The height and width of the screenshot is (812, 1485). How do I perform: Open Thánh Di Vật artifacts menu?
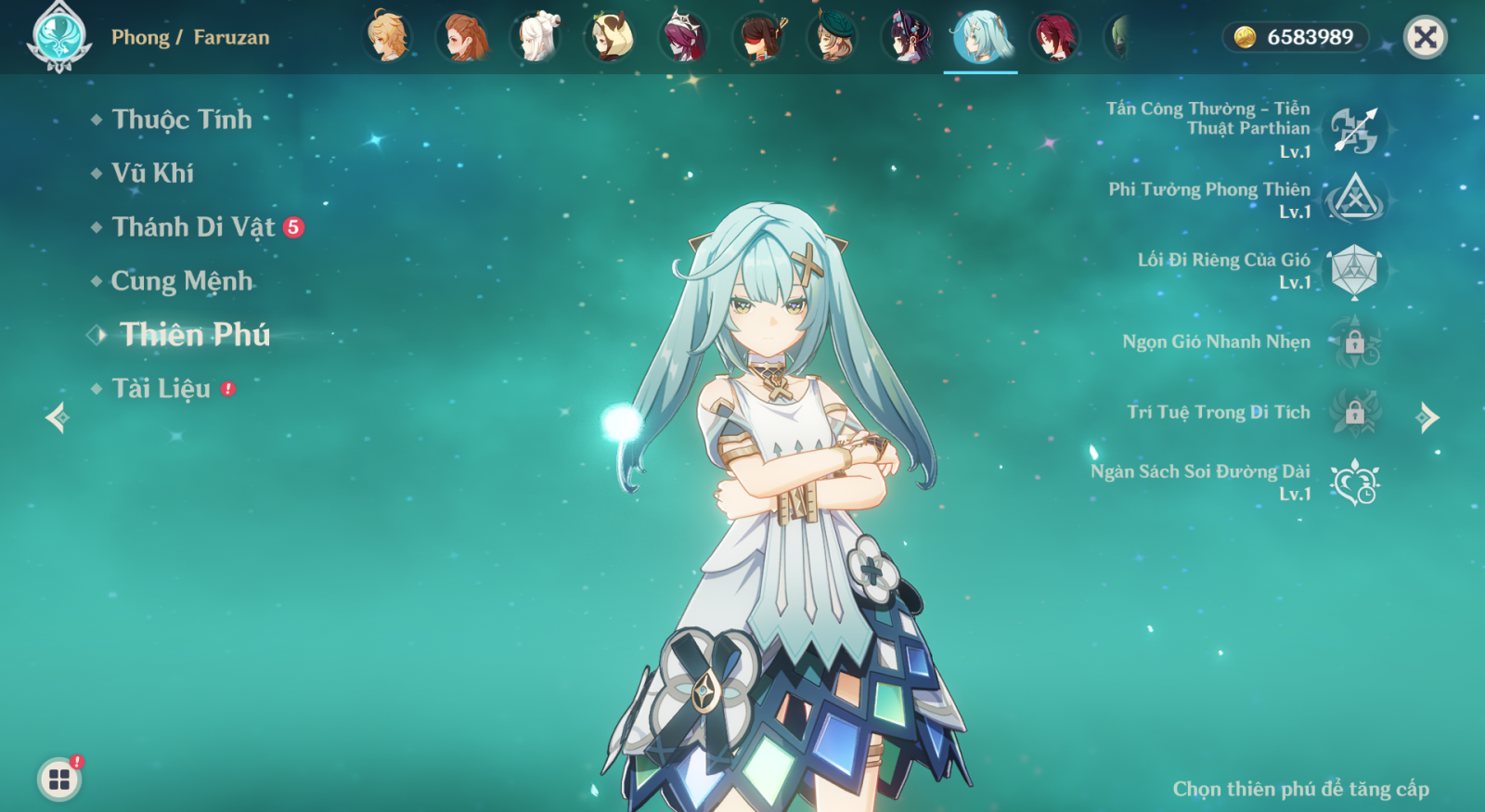click(x=193, y=227)
